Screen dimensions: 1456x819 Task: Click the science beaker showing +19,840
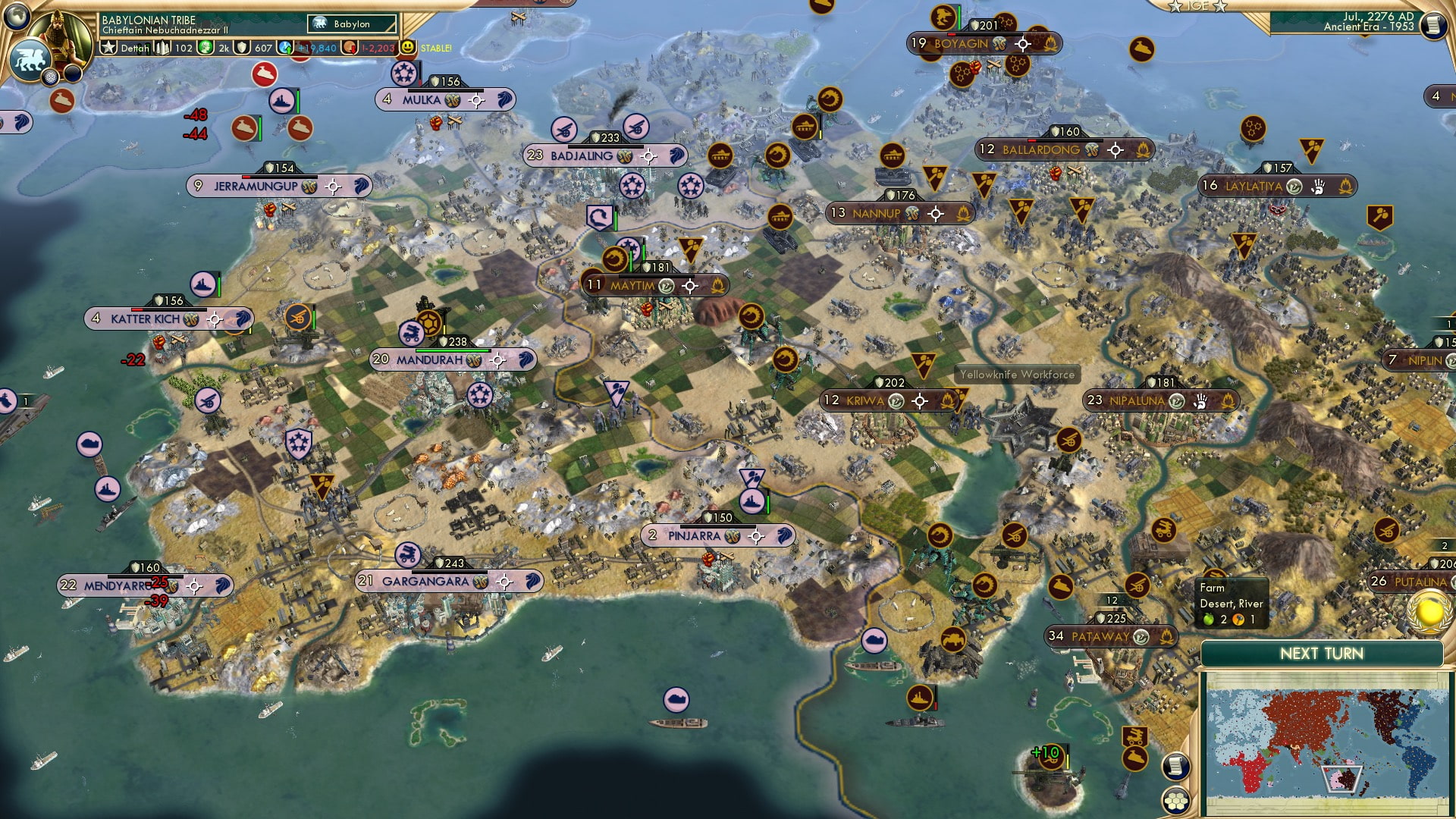pyautogui.click(x=286, y=47)
